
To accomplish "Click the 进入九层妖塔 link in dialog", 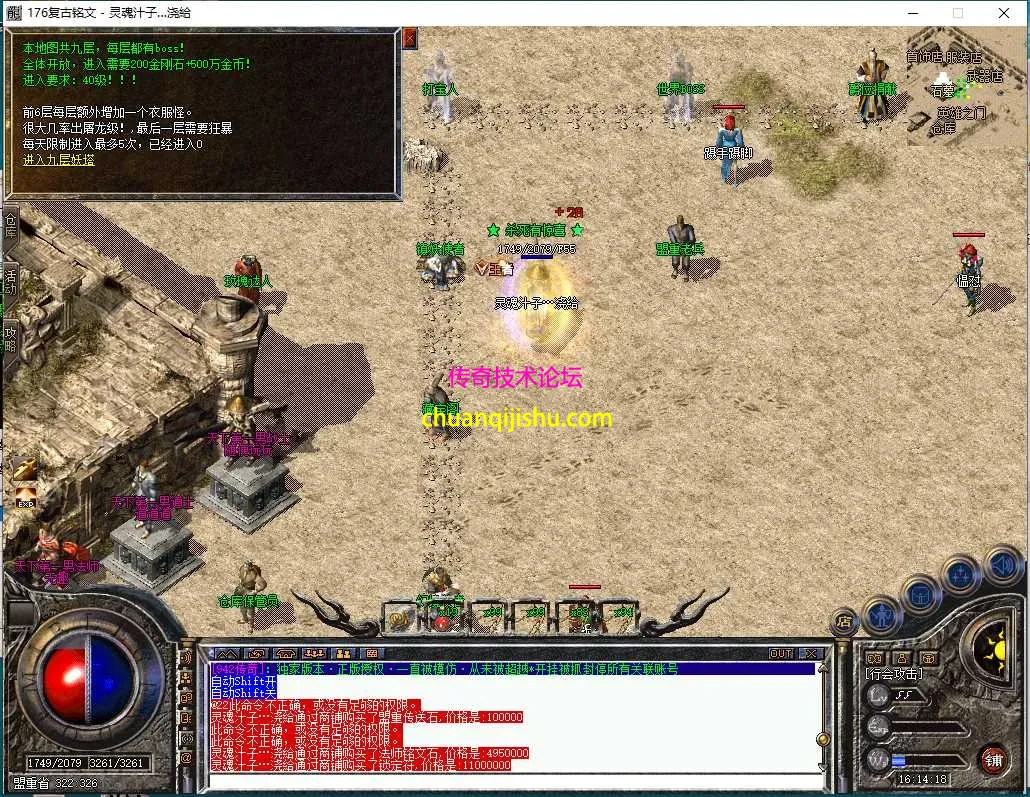I will pyautogui.click(x=59, y=159).
